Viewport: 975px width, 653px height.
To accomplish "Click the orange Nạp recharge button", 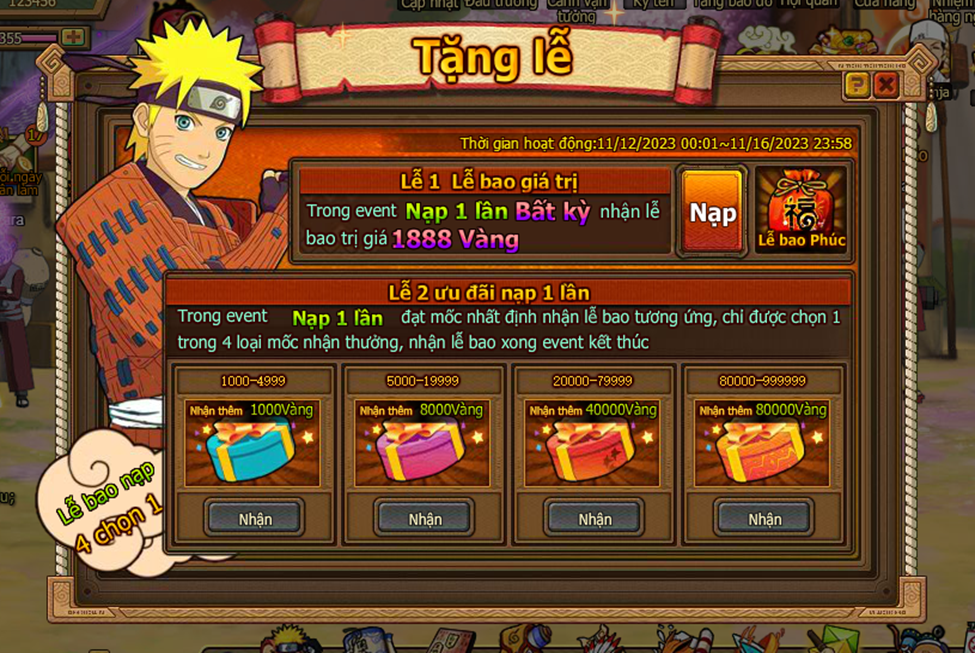I will click(712, 213).
